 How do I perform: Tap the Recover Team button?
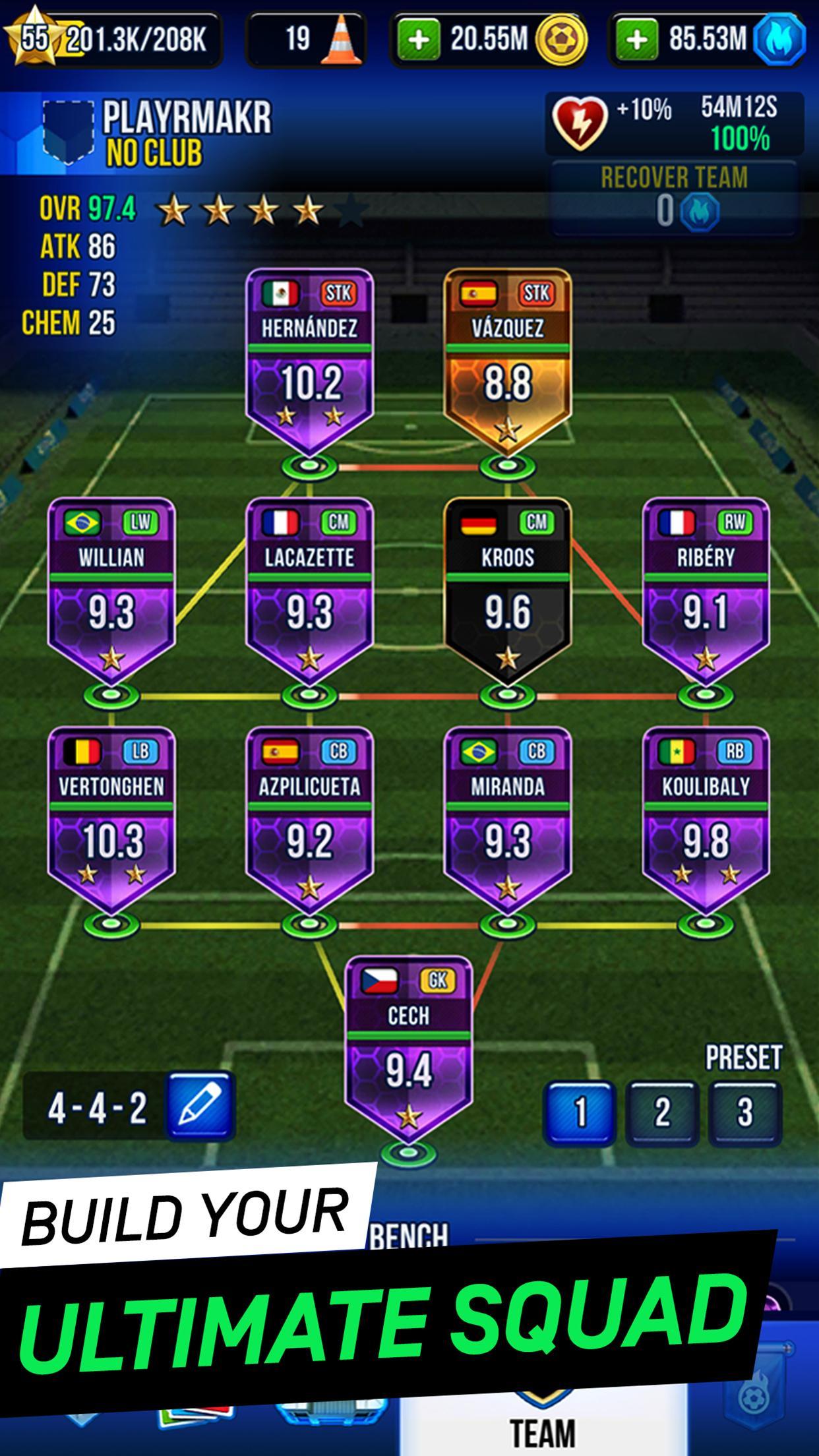point(674,197)
